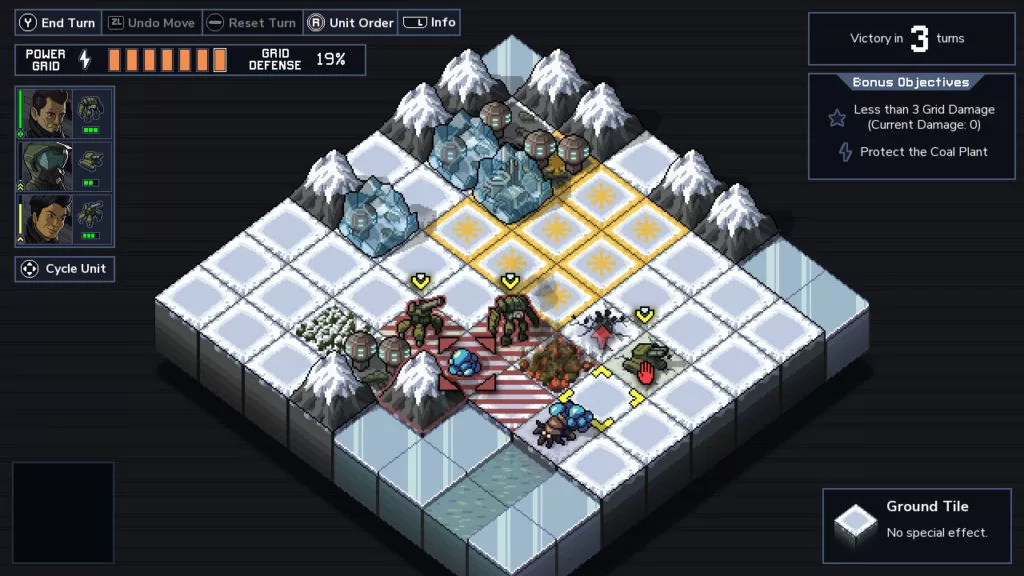Select the Undo Move button
This screenshot has height=576, width=1024.
click(152, 23)
